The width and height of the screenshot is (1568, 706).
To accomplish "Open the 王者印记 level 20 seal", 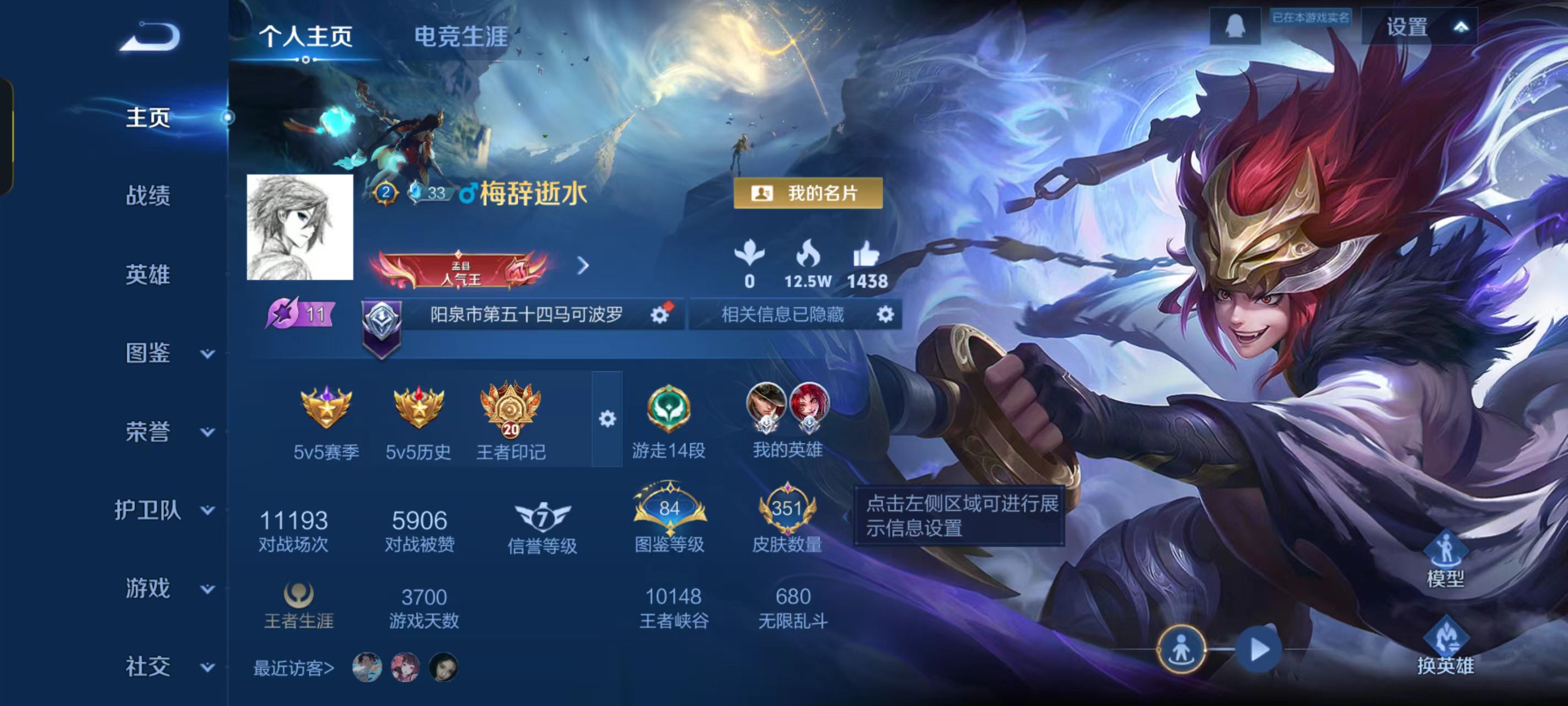I will point(513,409).
